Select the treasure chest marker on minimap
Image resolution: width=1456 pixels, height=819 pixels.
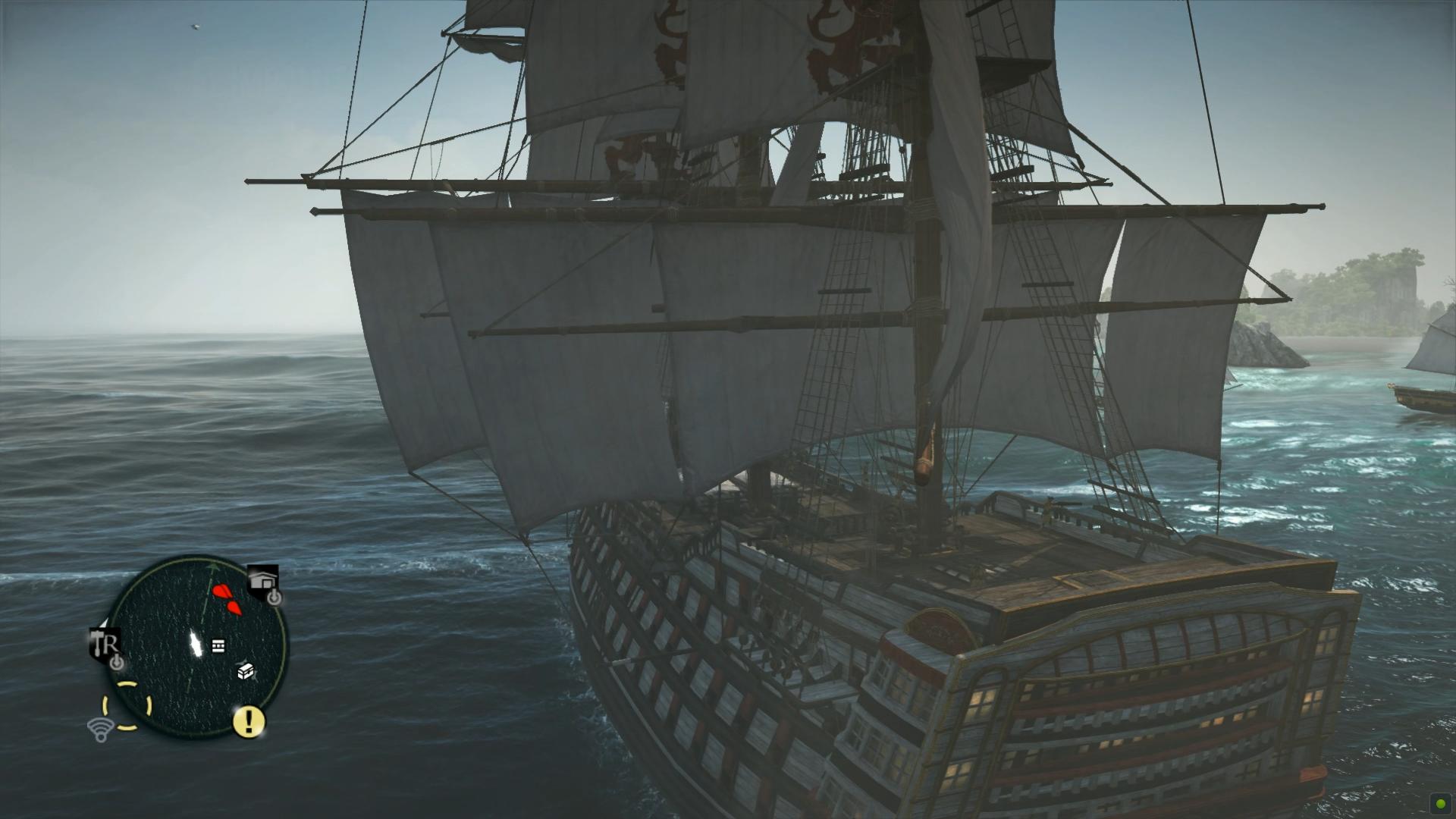(x=246, y=671)
